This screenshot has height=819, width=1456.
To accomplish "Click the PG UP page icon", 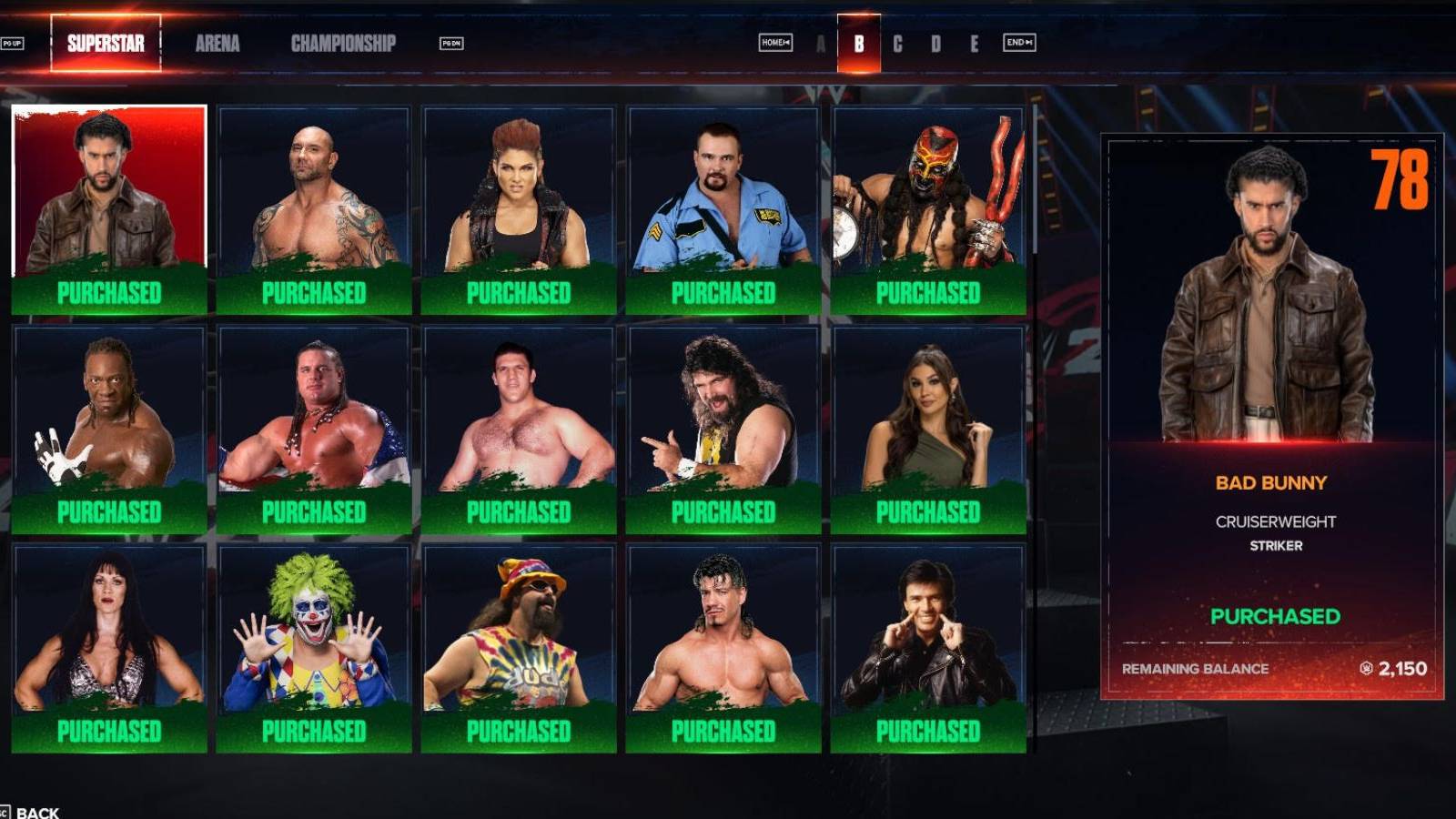I will [13, 43].
